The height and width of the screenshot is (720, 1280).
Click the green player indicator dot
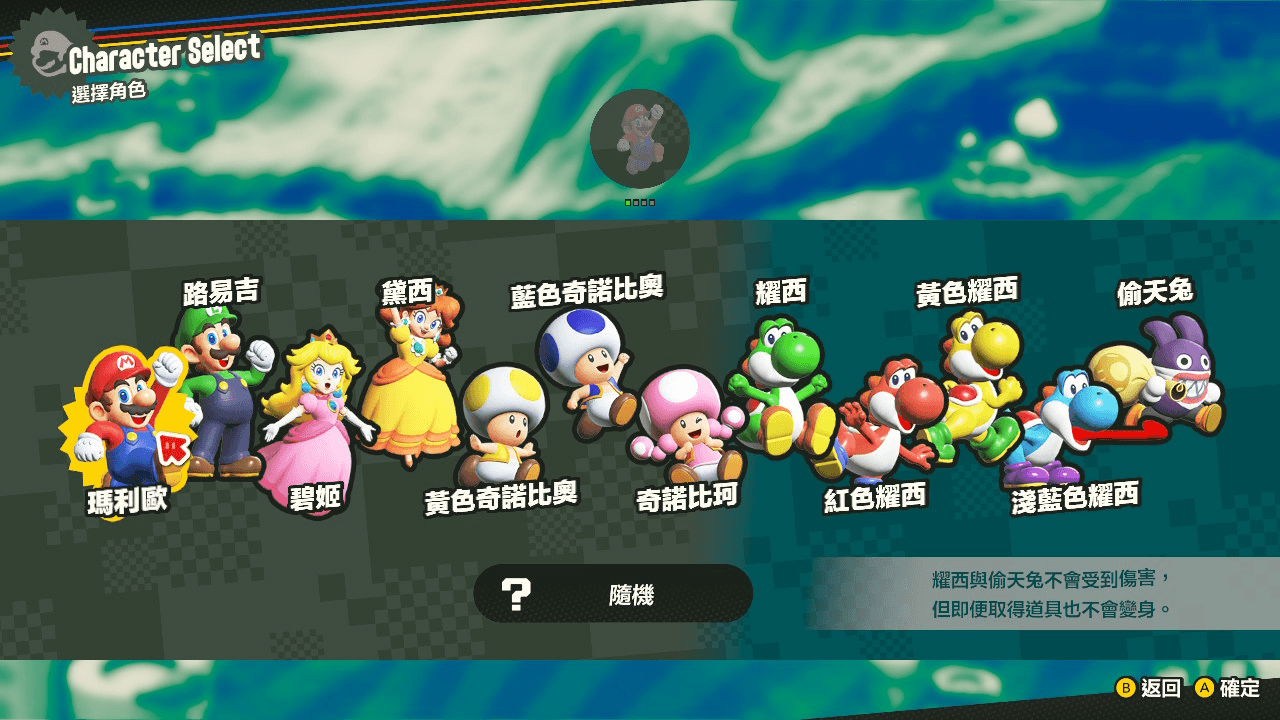tap(630, 200)
